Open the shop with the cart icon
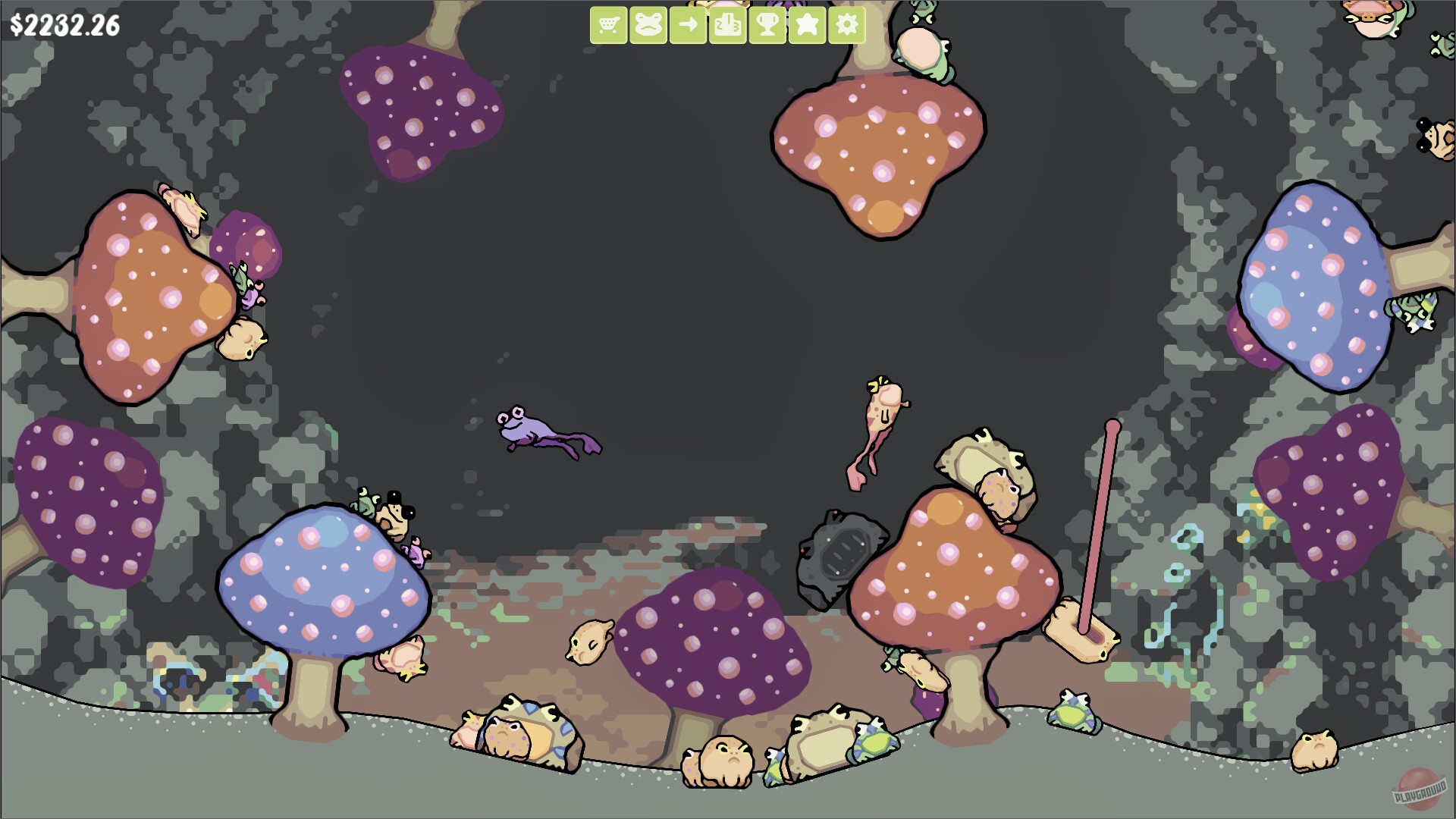The height and width of the screenshot is (819, 1456). pos(607,25)
